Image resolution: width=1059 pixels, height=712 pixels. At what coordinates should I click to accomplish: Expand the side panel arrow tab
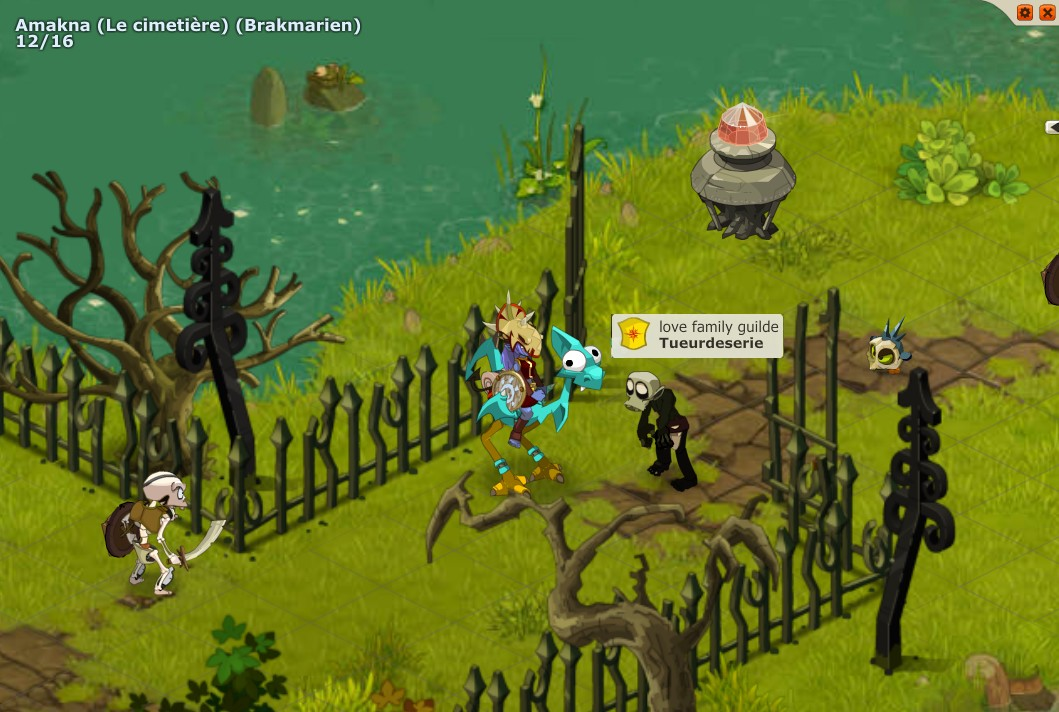pos(1052,127)
